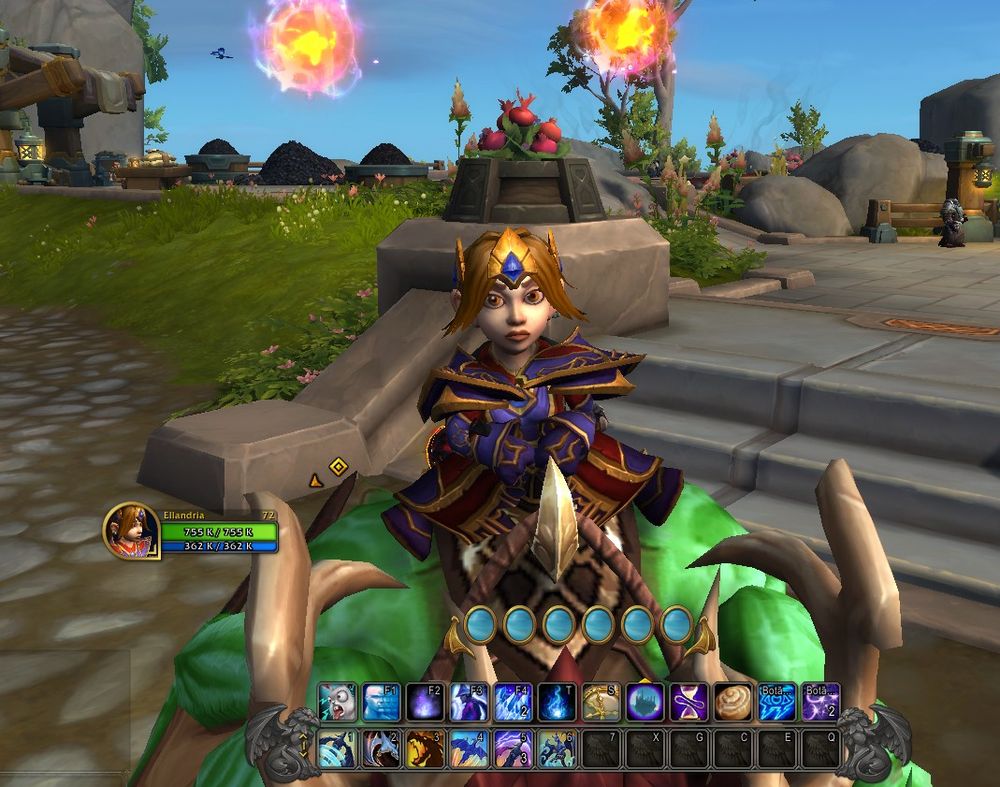This screenshot has height=787, width=1000.
Task: Click Ellandria's player portrait
Action: pyautogui.click(x=131, y=530)
